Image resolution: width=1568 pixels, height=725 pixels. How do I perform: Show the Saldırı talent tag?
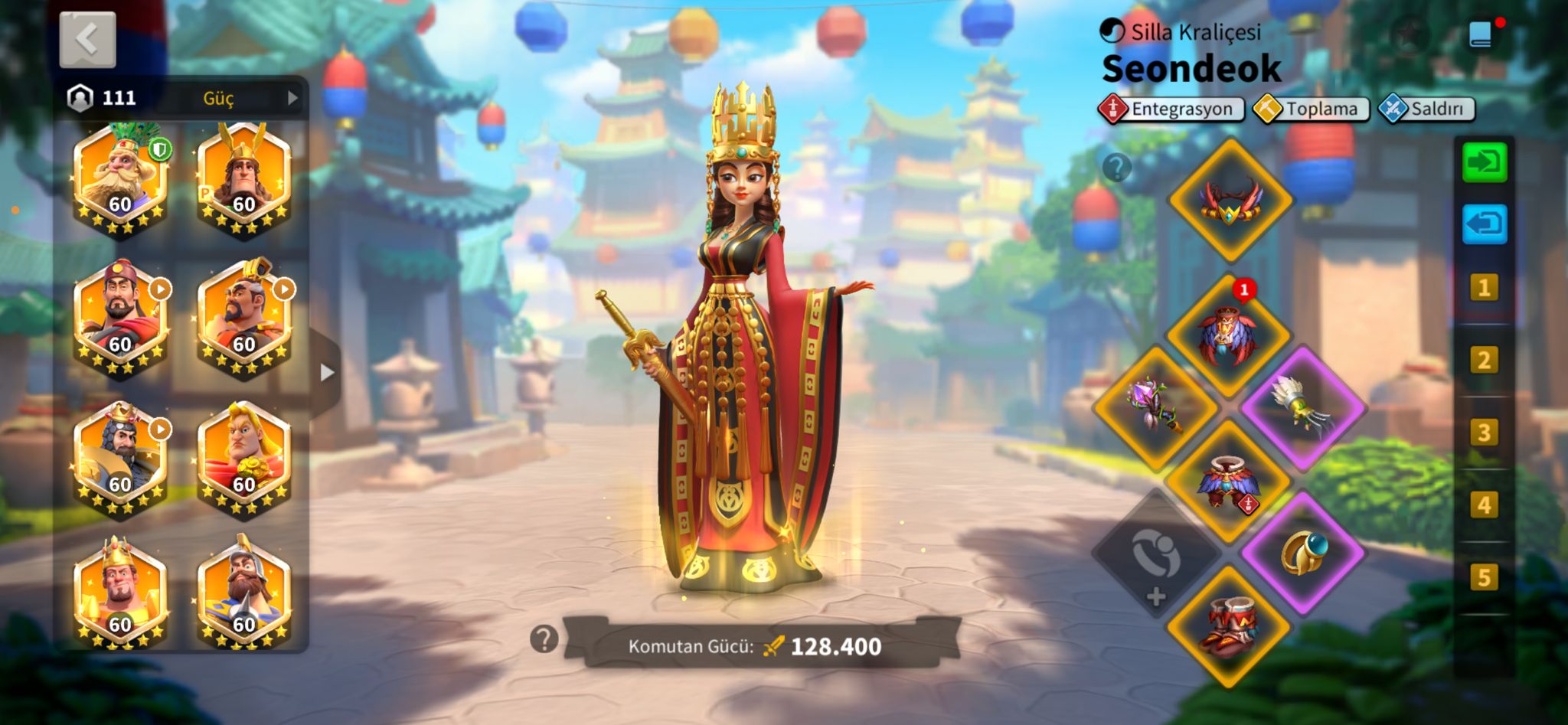[x=1426, y=109]
